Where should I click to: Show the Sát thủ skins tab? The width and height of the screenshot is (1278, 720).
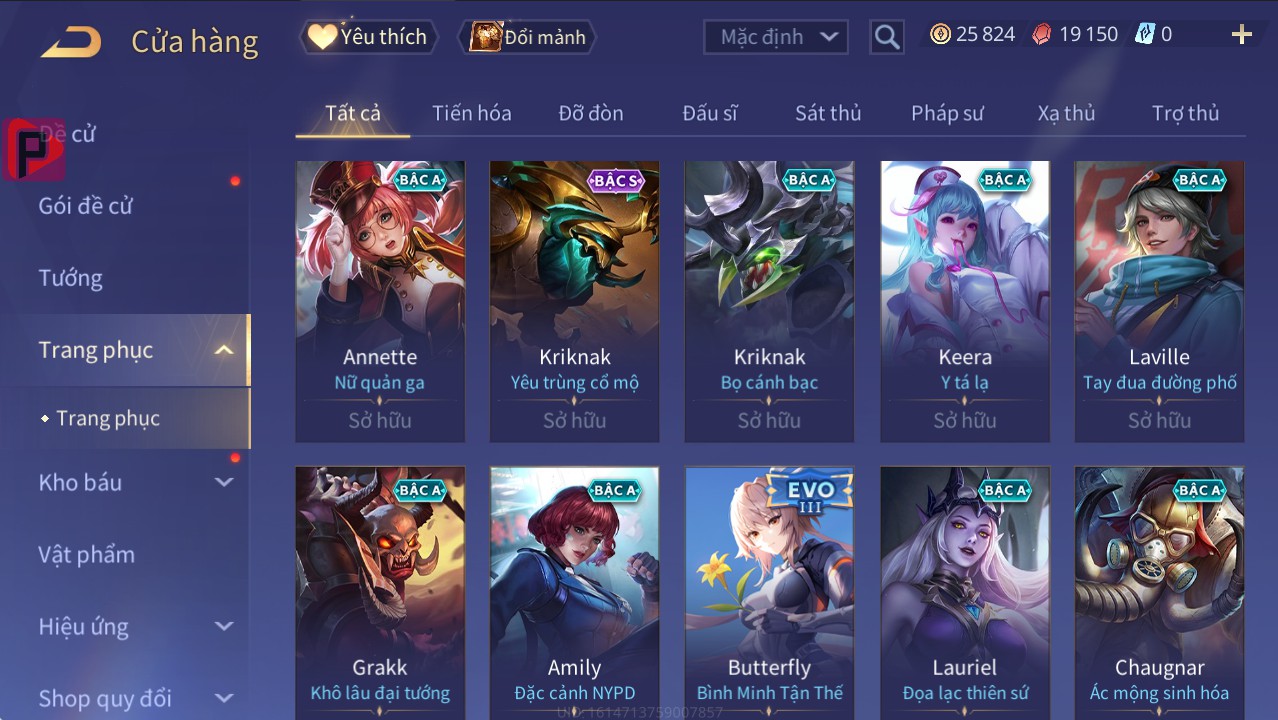(827, 113)
